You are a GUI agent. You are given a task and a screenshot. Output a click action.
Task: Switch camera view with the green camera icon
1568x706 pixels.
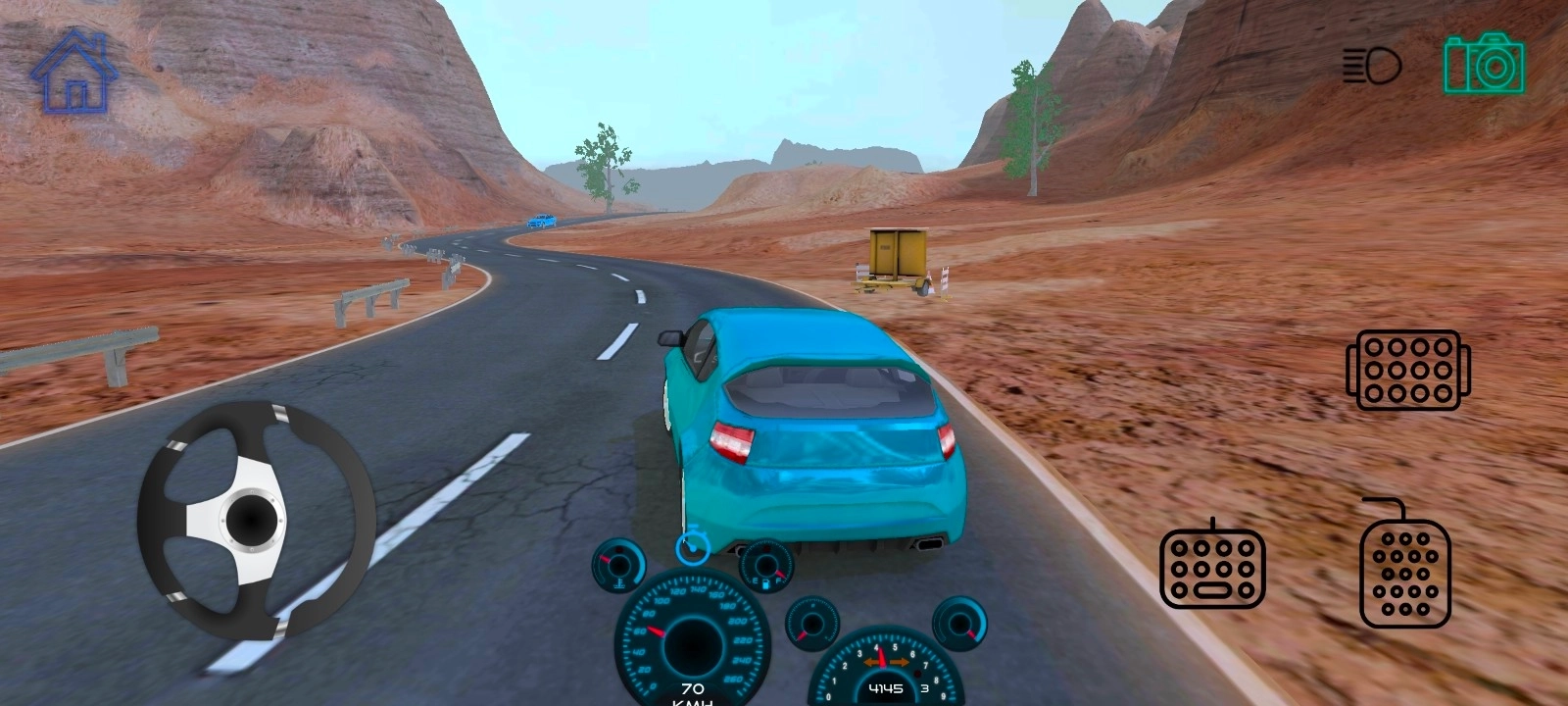1484,63
